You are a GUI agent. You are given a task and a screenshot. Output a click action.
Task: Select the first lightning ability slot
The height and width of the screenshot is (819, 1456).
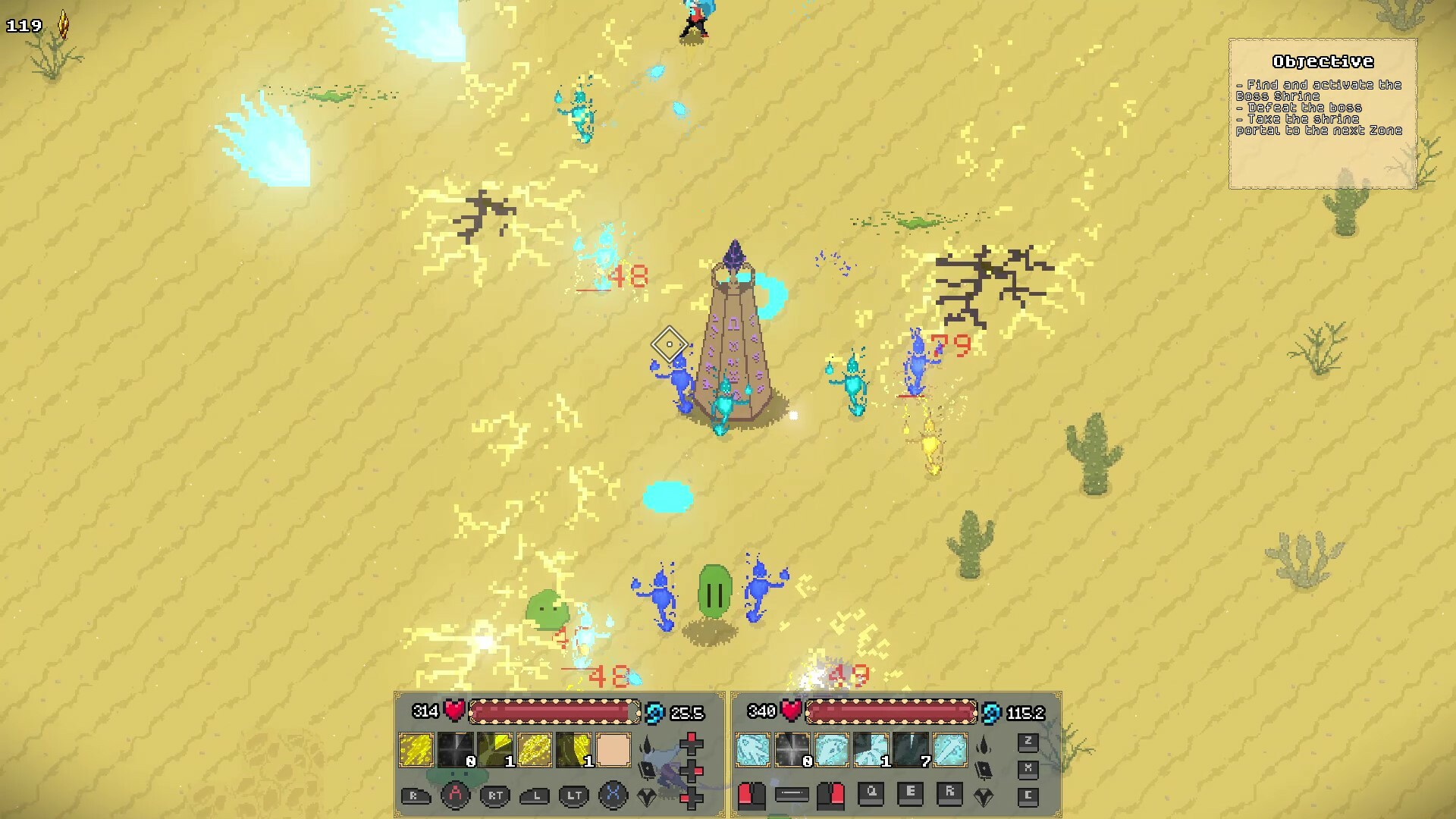tap(415, 749)
